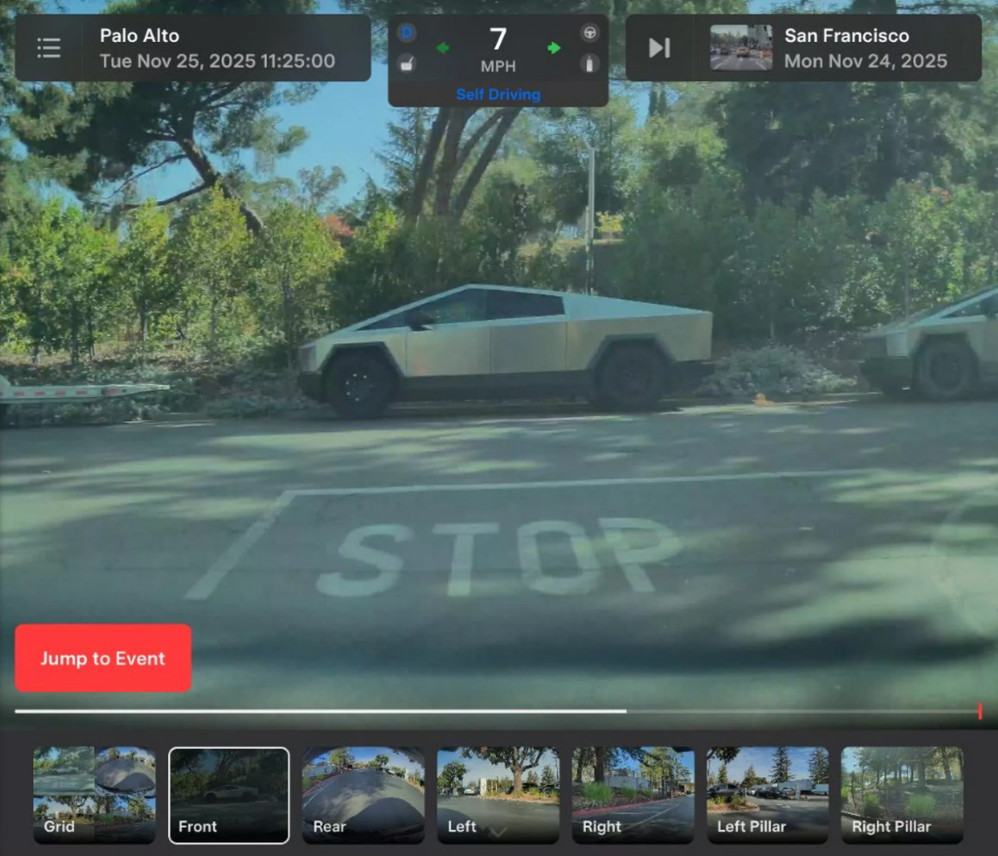Open the clip list menu icon
The width and height of the screenshot is (998, 856).
49,48
